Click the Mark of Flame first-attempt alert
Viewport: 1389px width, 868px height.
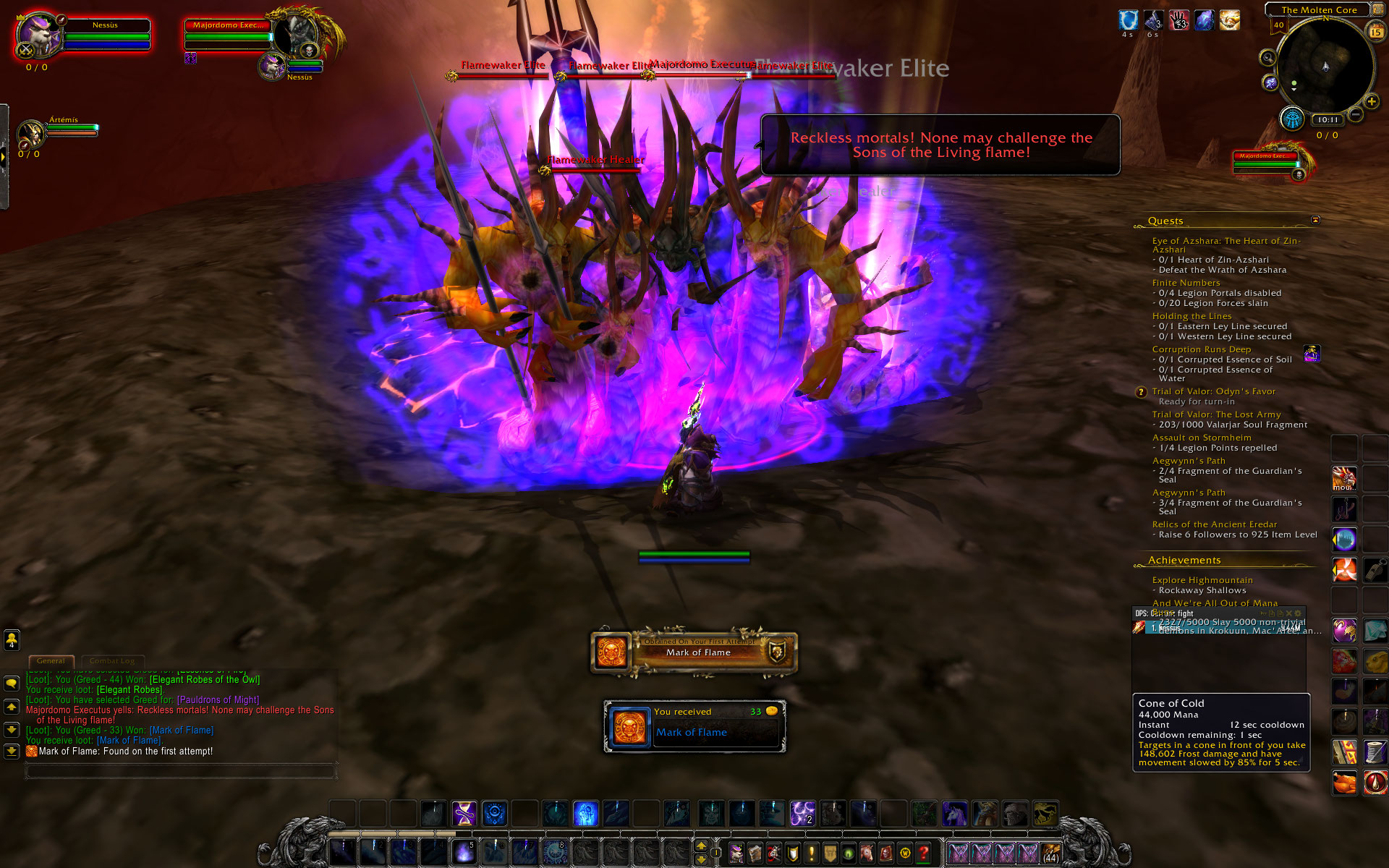pos(694,652)
